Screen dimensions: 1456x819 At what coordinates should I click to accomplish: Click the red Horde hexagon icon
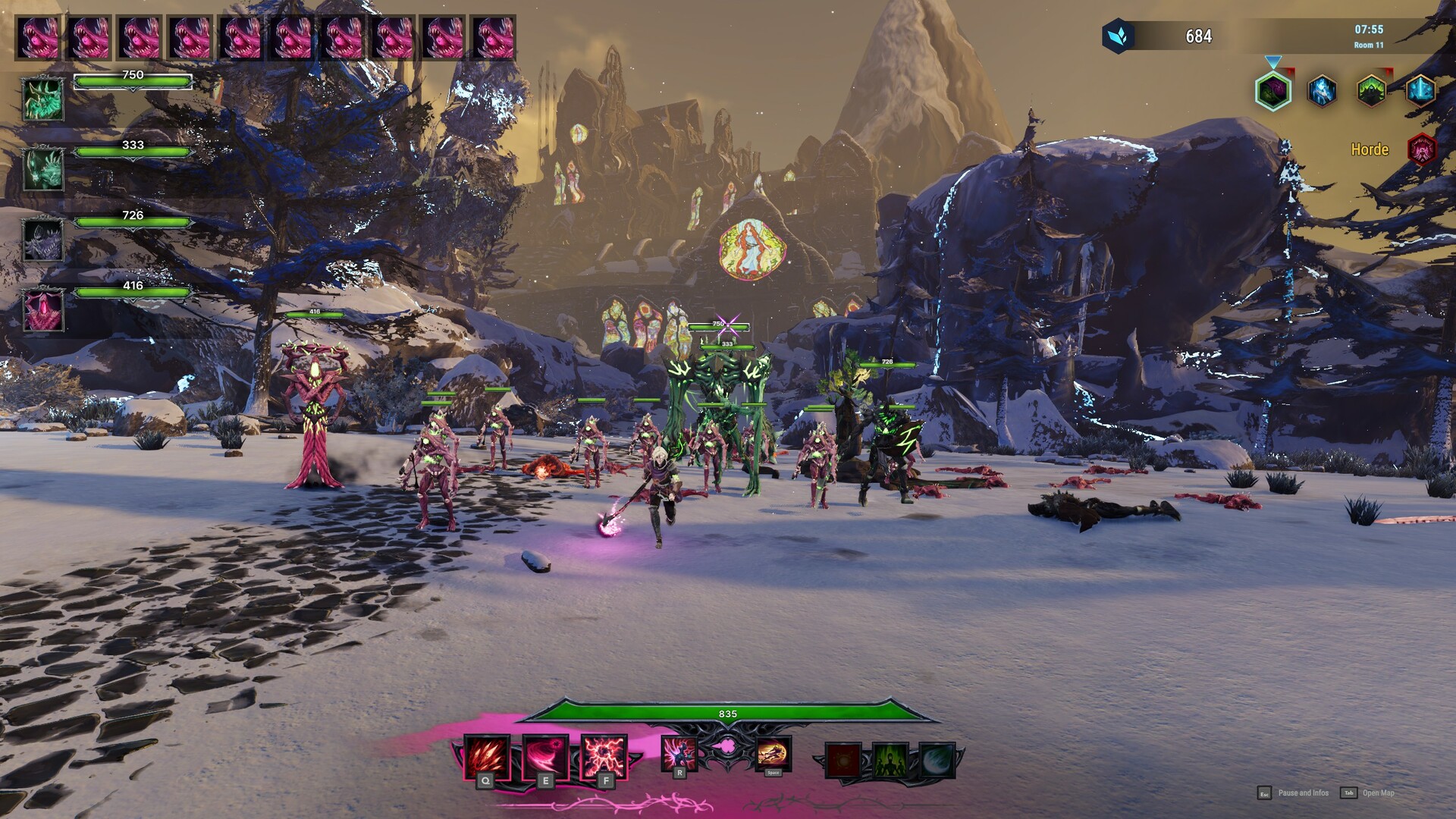click(x=1422, y=149)
